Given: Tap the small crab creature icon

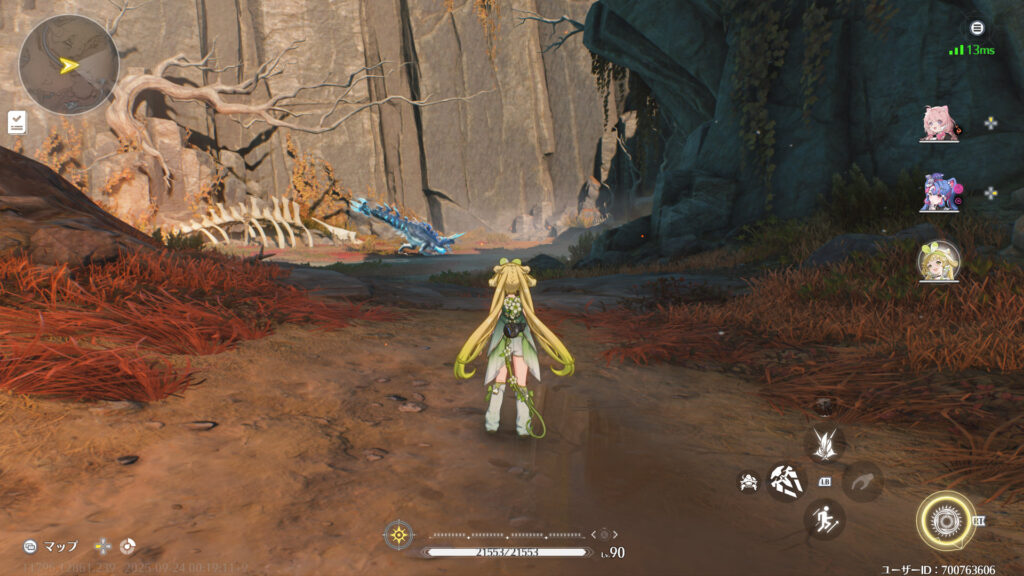Looking at the screenshot, I should point(747,483).
